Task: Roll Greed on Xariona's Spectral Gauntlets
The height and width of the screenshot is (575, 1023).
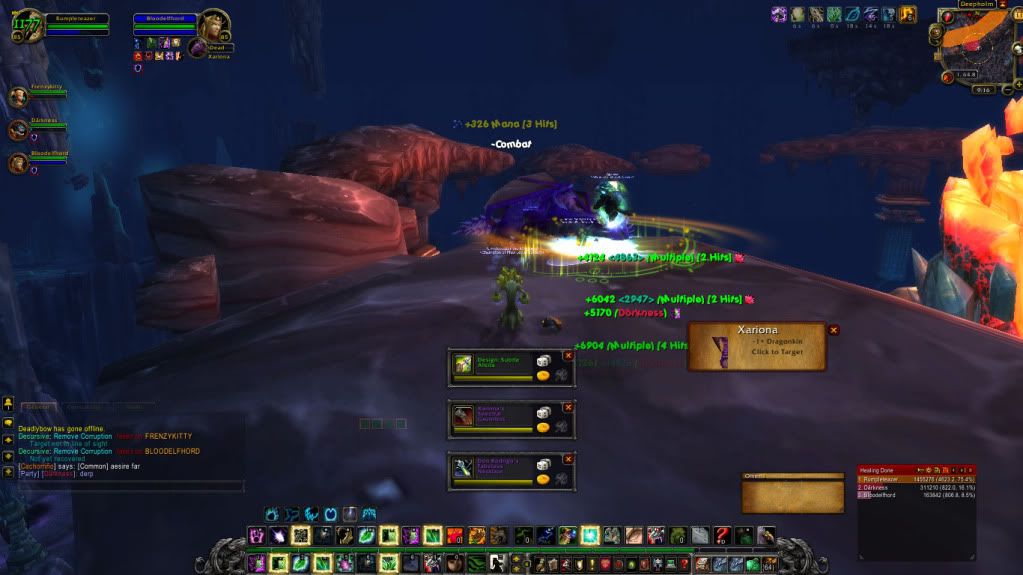Action: (x=544, y=426)
